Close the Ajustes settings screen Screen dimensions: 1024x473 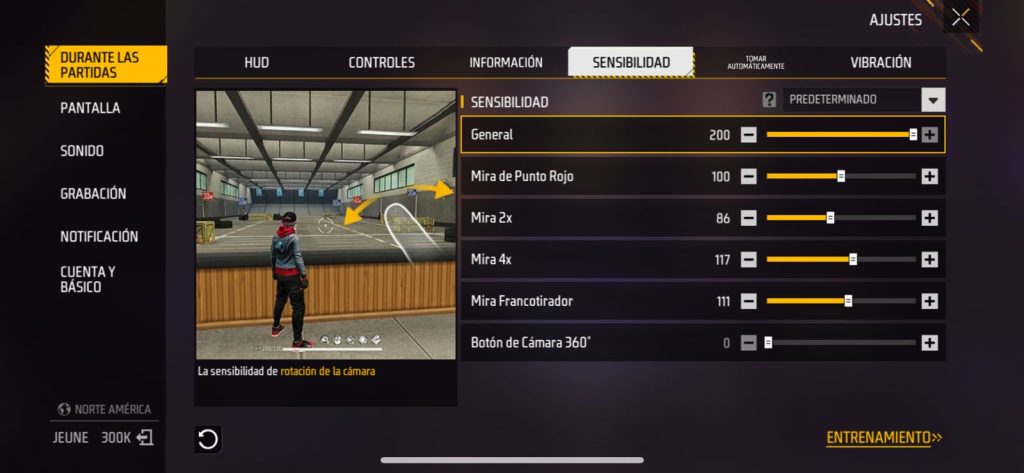[960, 17]
